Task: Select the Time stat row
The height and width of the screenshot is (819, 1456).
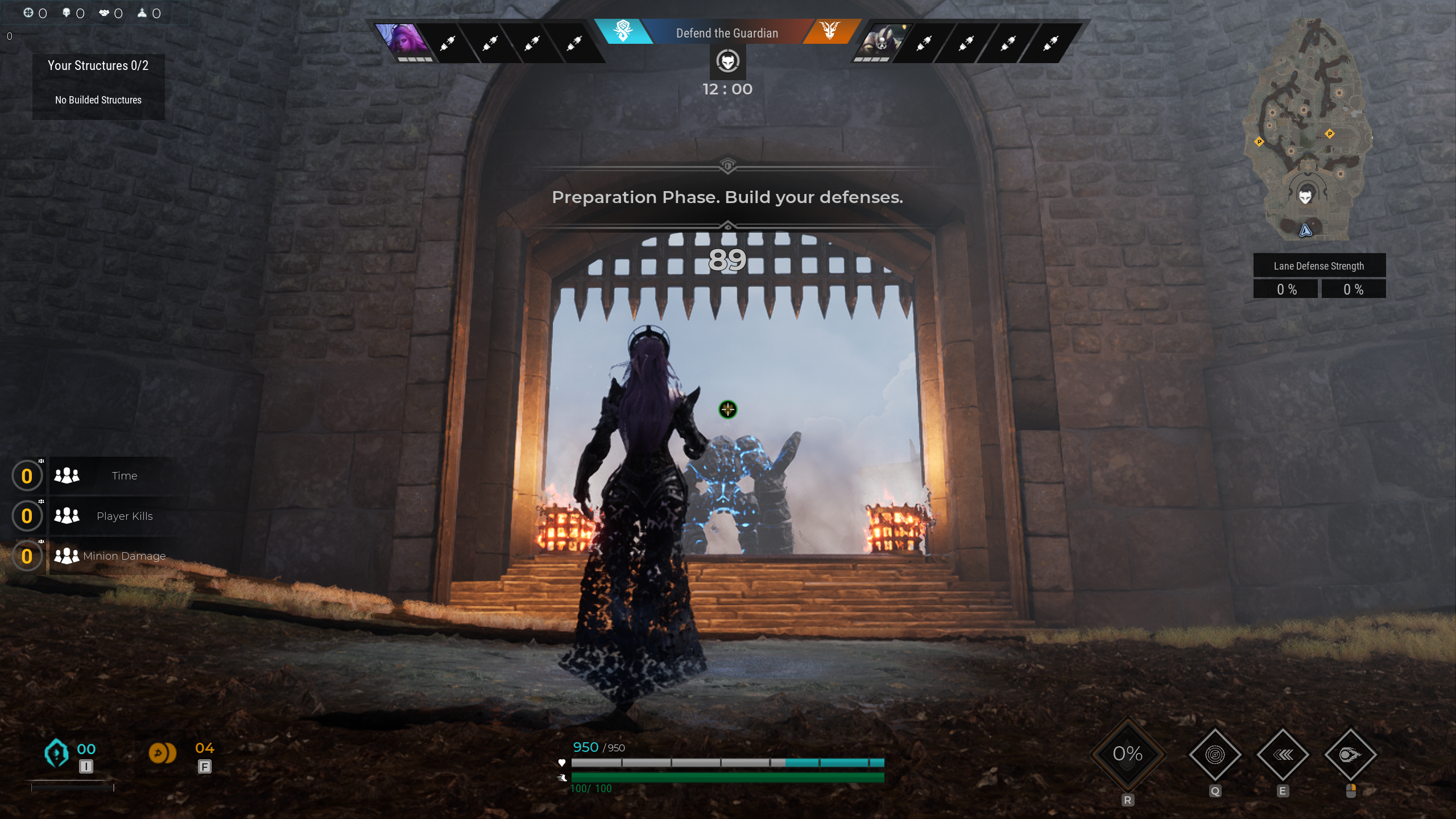Action: pos(114,475)
